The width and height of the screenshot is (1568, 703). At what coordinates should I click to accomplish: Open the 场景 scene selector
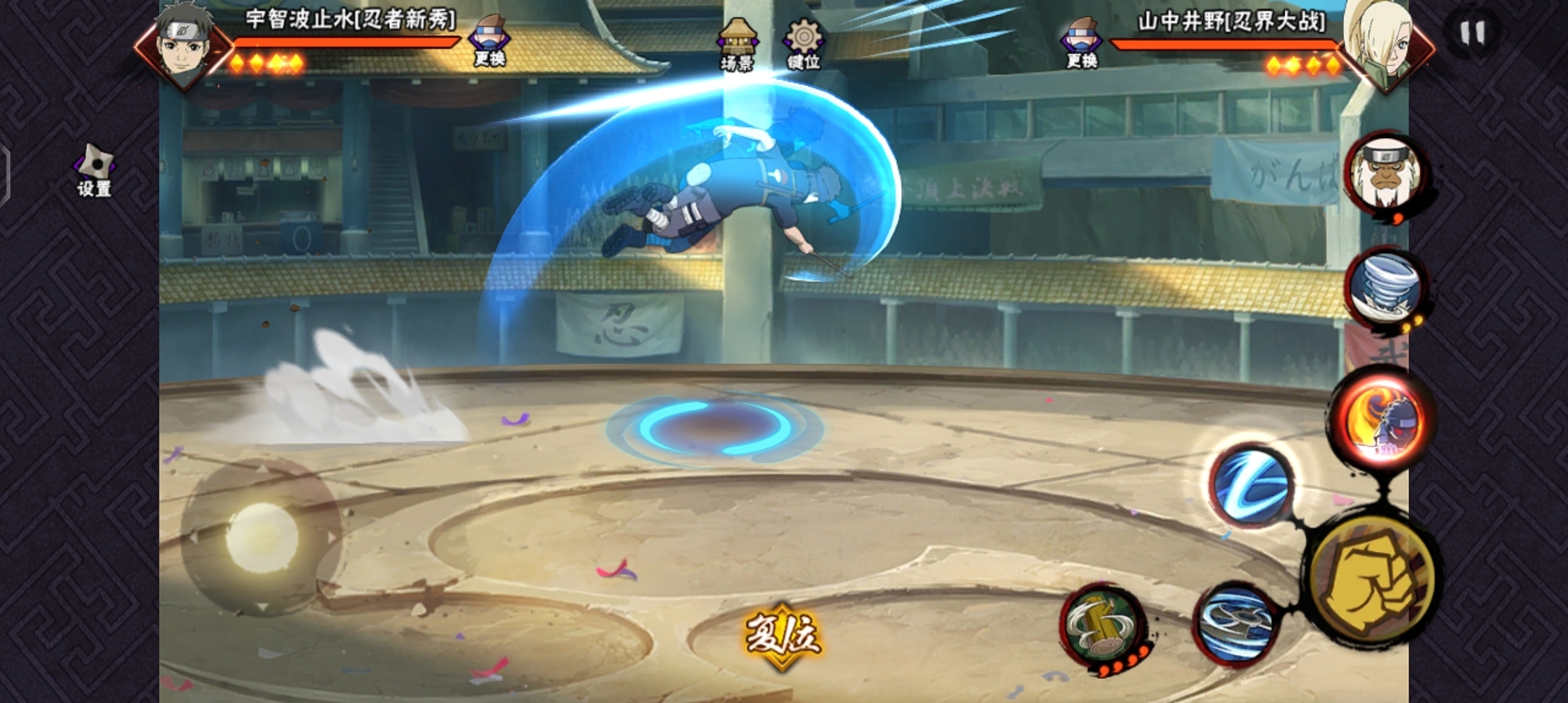(x=737, y=44)
